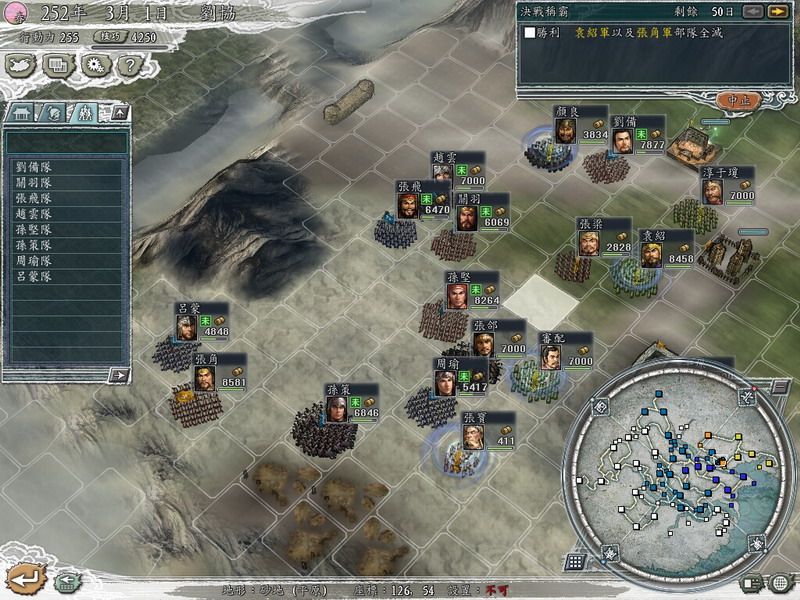The height and width of the screenshot is (600, 800).
Task: Open the globe icon below minimap
Action: point(779,583)
